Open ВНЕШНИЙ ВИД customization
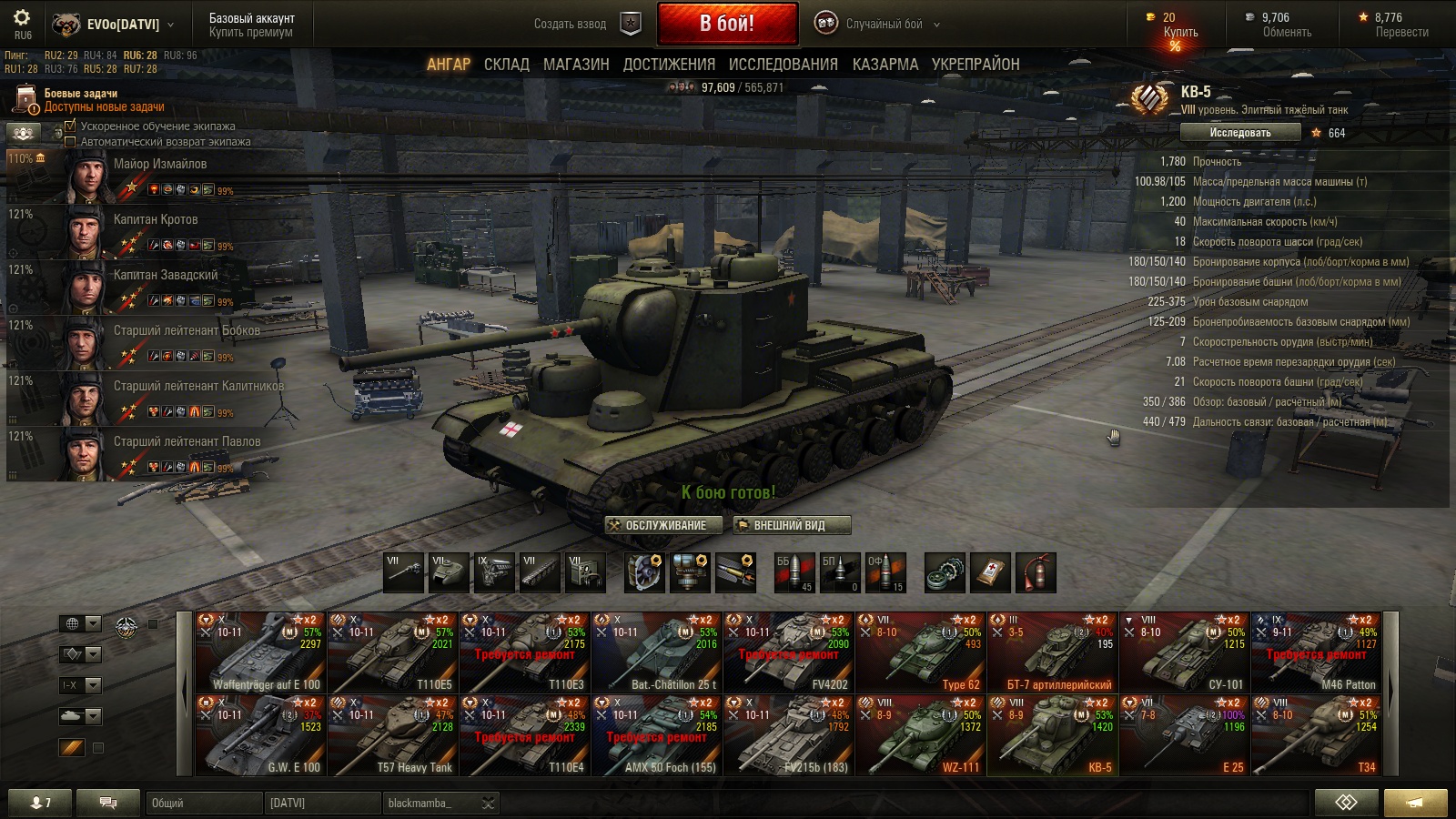The image size is (1456, 819). tap(791, 525)
